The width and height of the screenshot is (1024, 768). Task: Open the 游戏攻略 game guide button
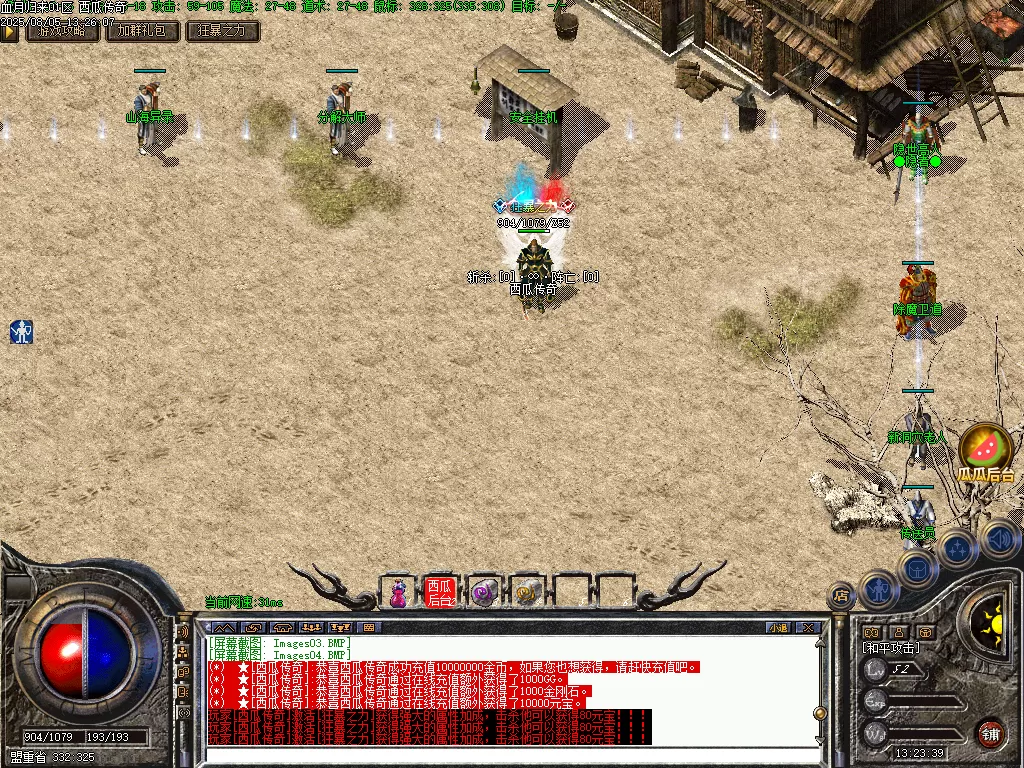pyautogui.click(x=62, y=31)
